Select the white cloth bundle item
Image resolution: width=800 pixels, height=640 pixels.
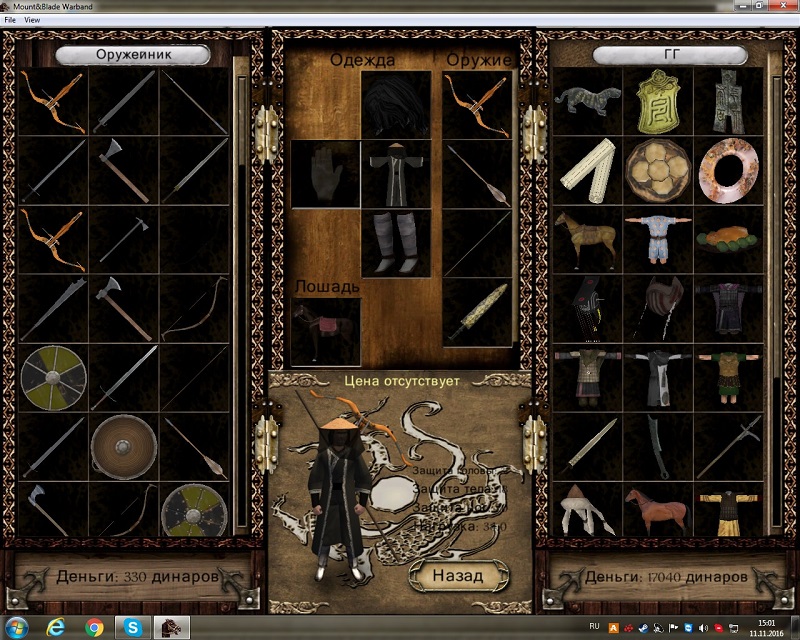pyautogui.click(x=587, y=172)
